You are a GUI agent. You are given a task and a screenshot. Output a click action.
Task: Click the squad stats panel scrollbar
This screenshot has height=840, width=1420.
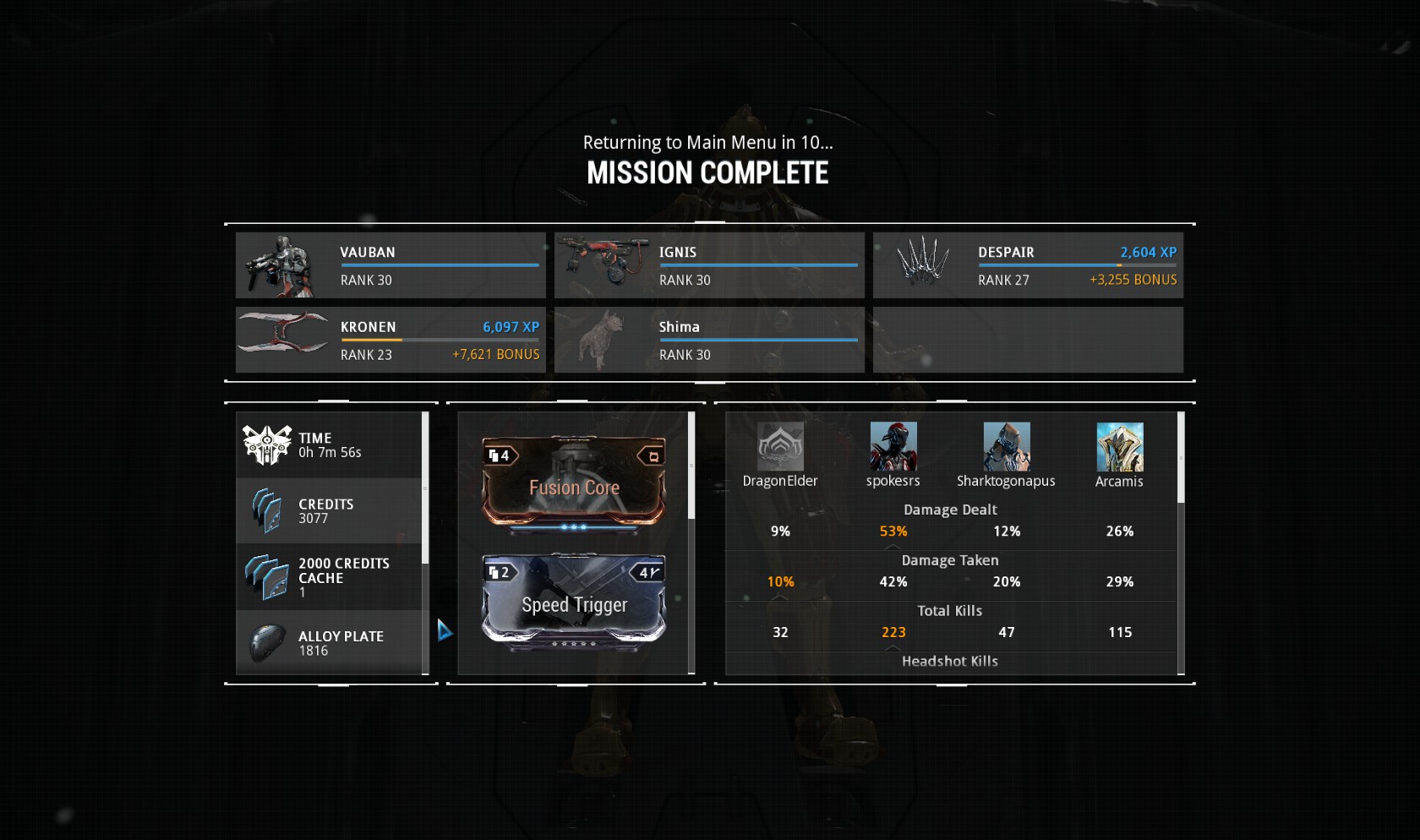tap(1182, 458)
